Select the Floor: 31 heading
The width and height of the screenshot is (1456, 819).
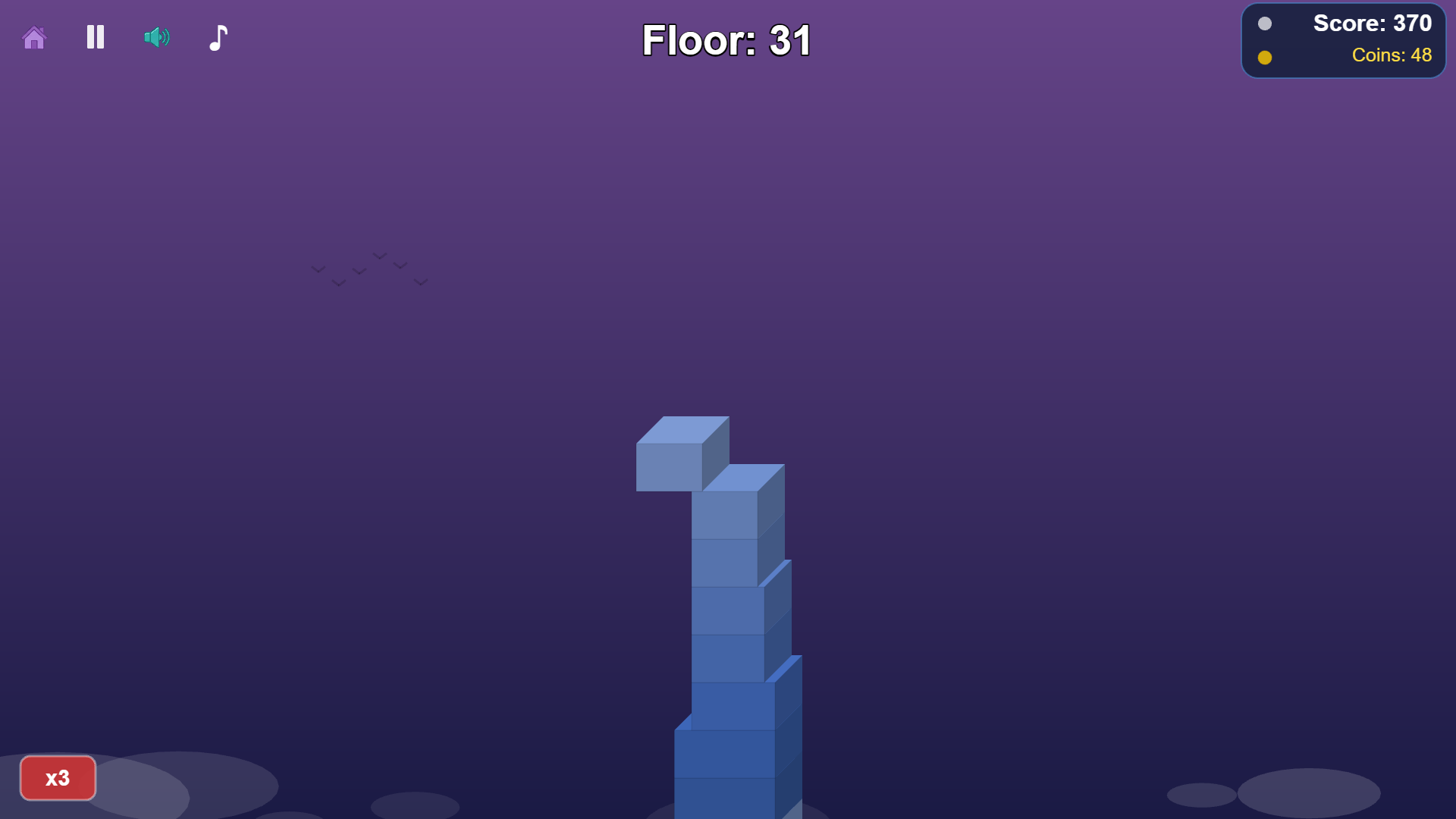(x=726, y=41)
